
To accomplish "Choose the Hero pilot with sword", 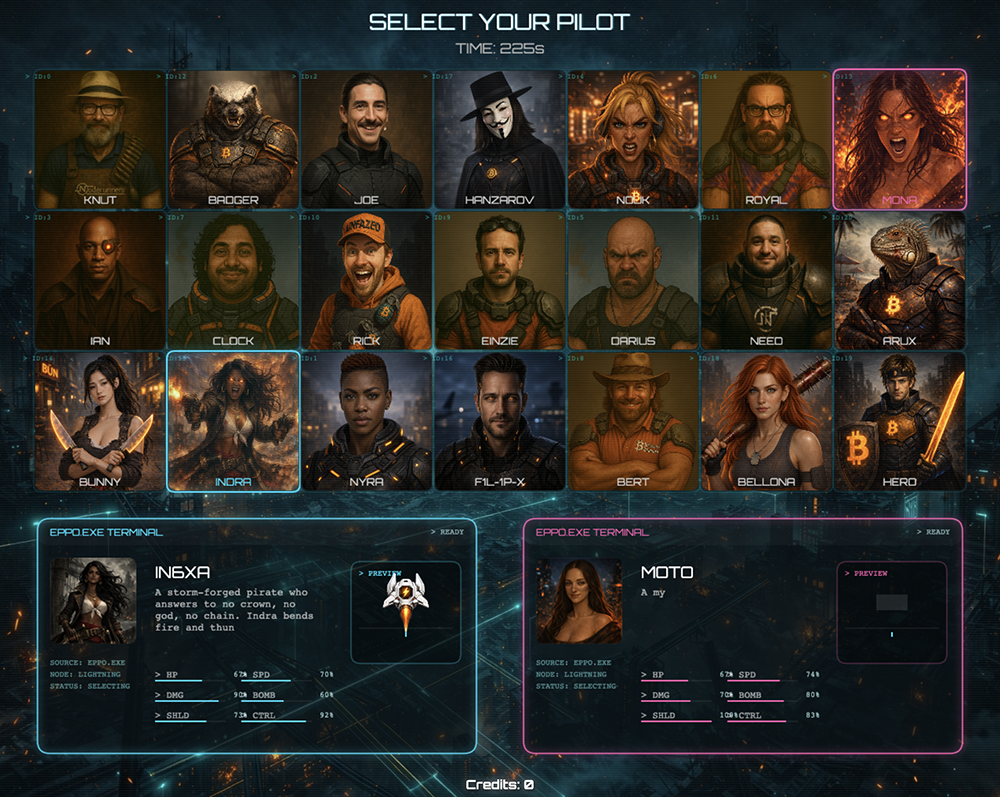I will coord(900,421).
